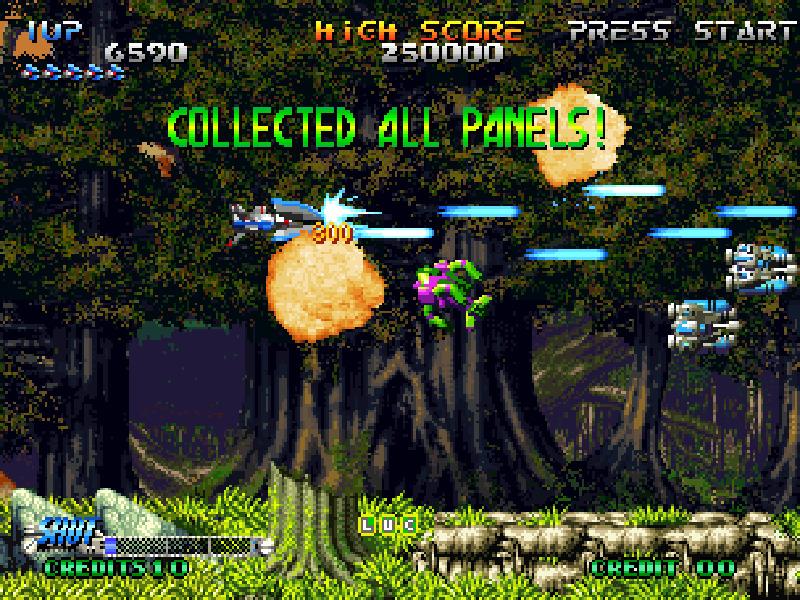This screenshot has width=800, height=600.
Task: Select the collected L panel icon
Action: tap(368, 523)
